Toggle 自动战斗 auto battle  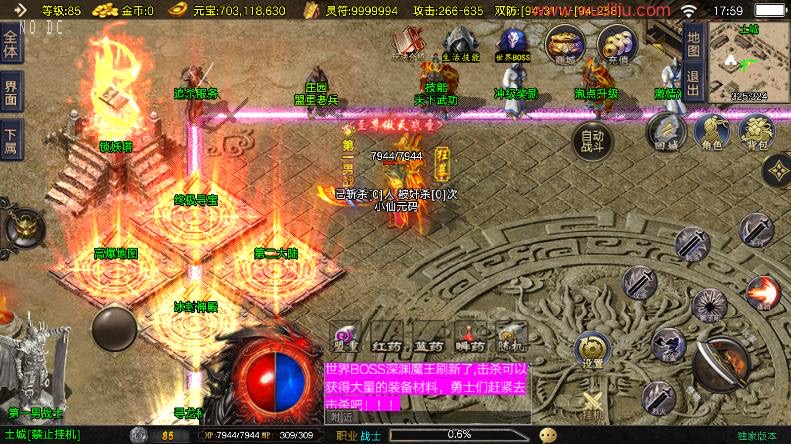coord(593,140)
